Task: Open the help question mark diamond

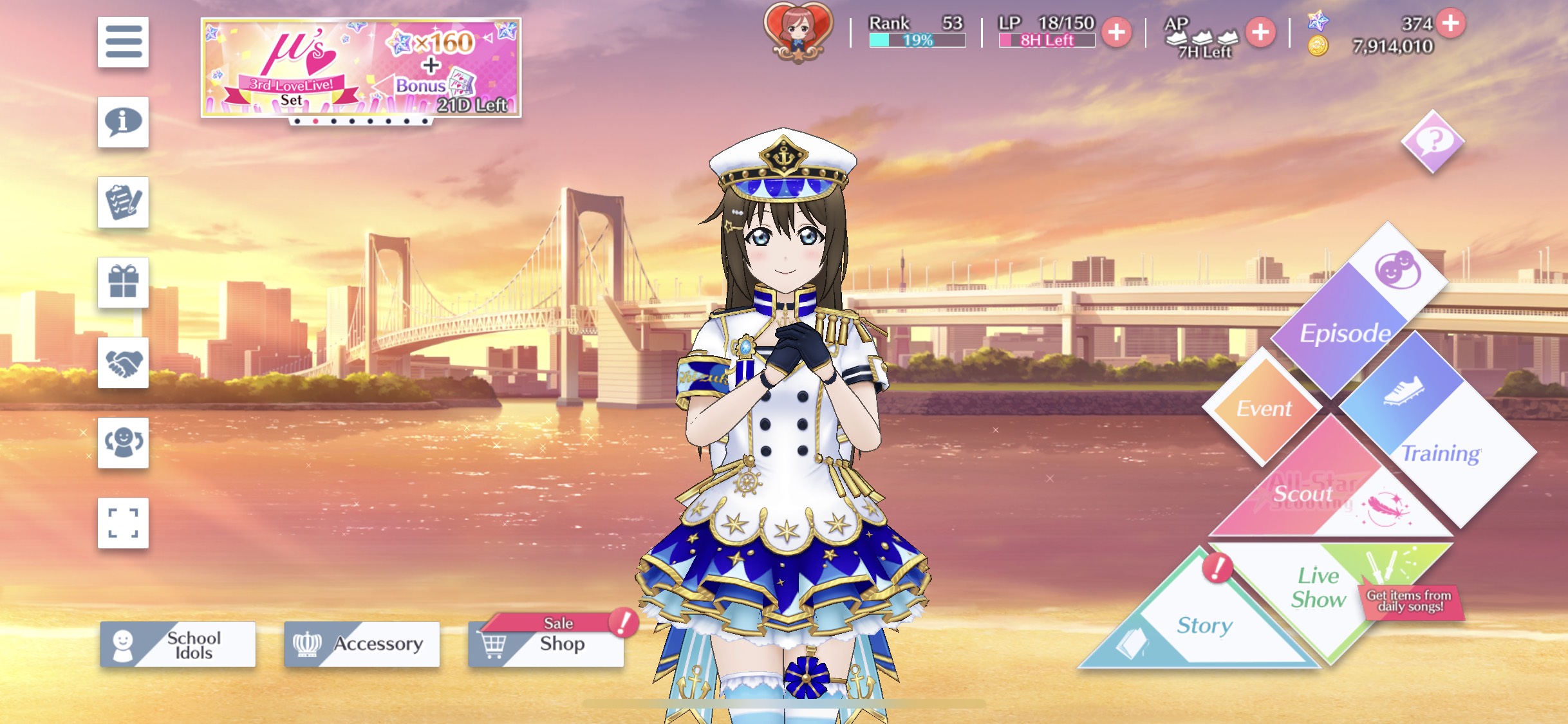Action: [1433, 141]
